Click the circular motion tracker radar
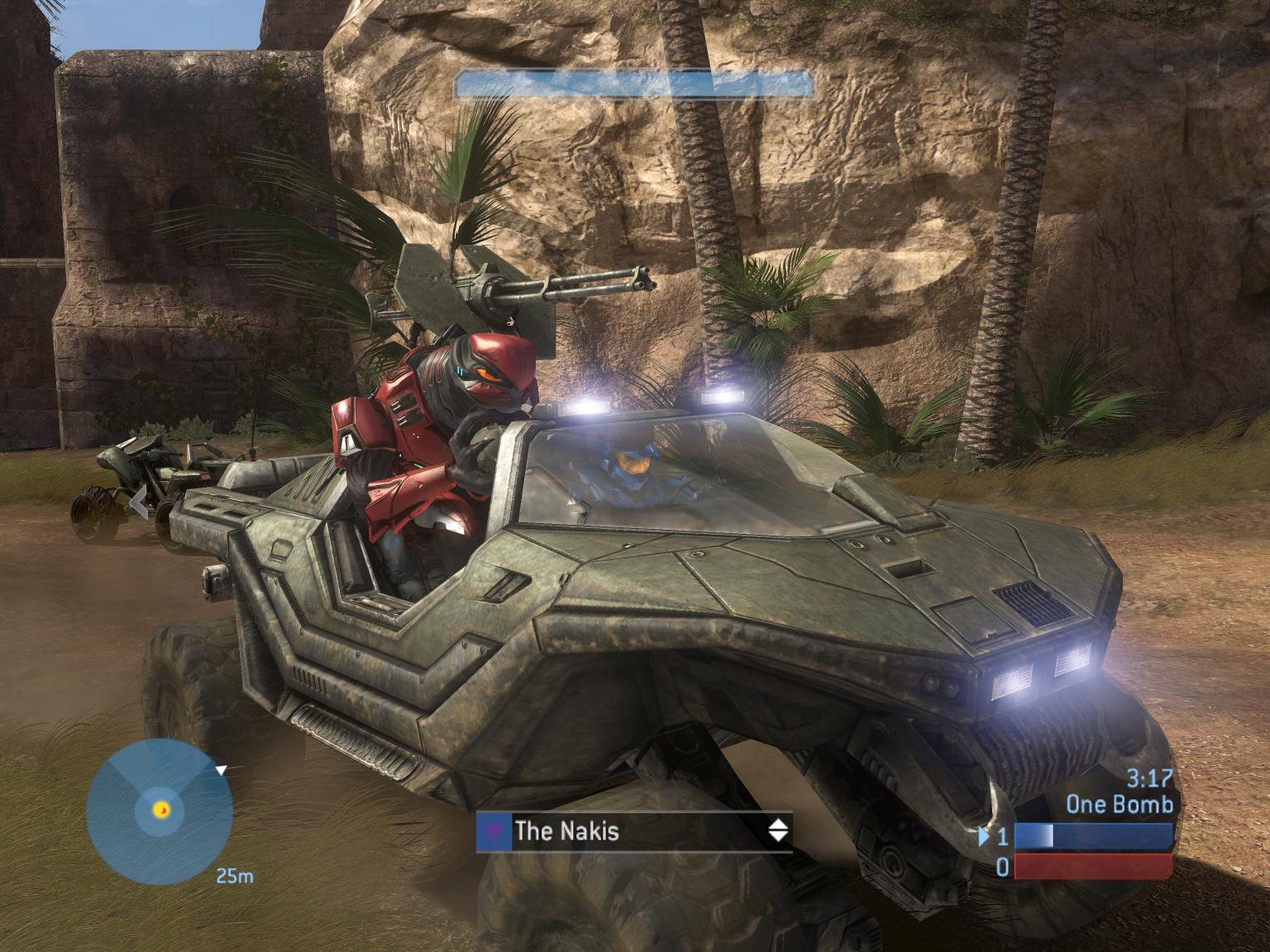 [x=159, y=812]
